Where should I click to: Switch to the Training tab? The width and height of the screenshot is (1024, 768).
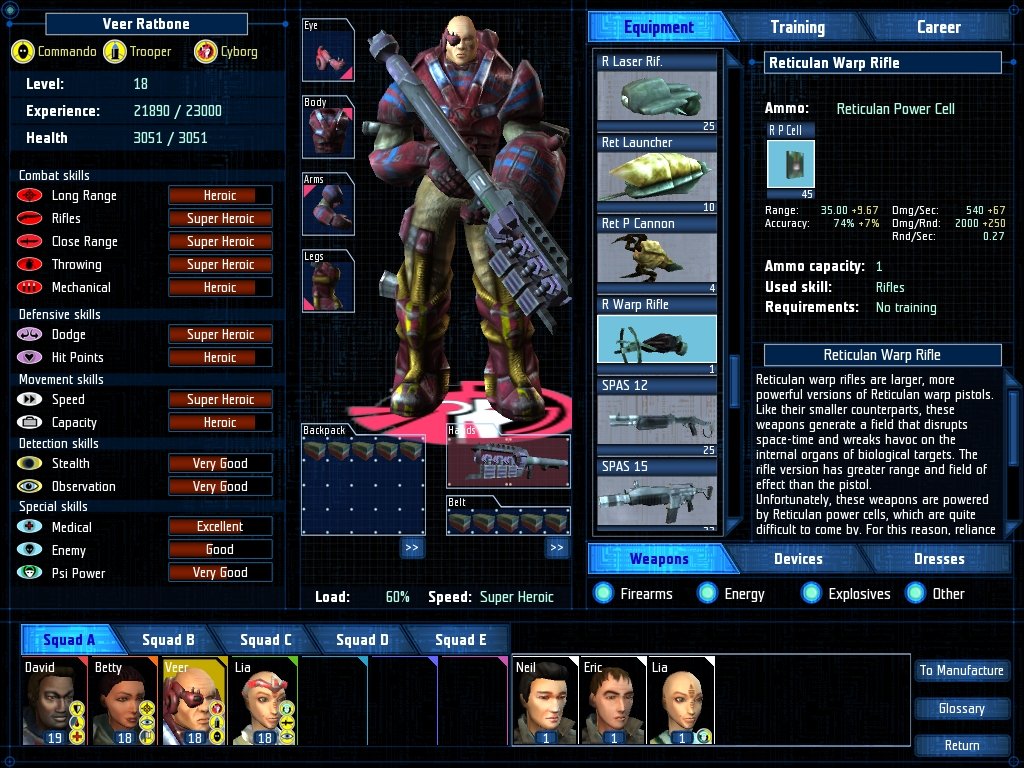pos(797,27)
